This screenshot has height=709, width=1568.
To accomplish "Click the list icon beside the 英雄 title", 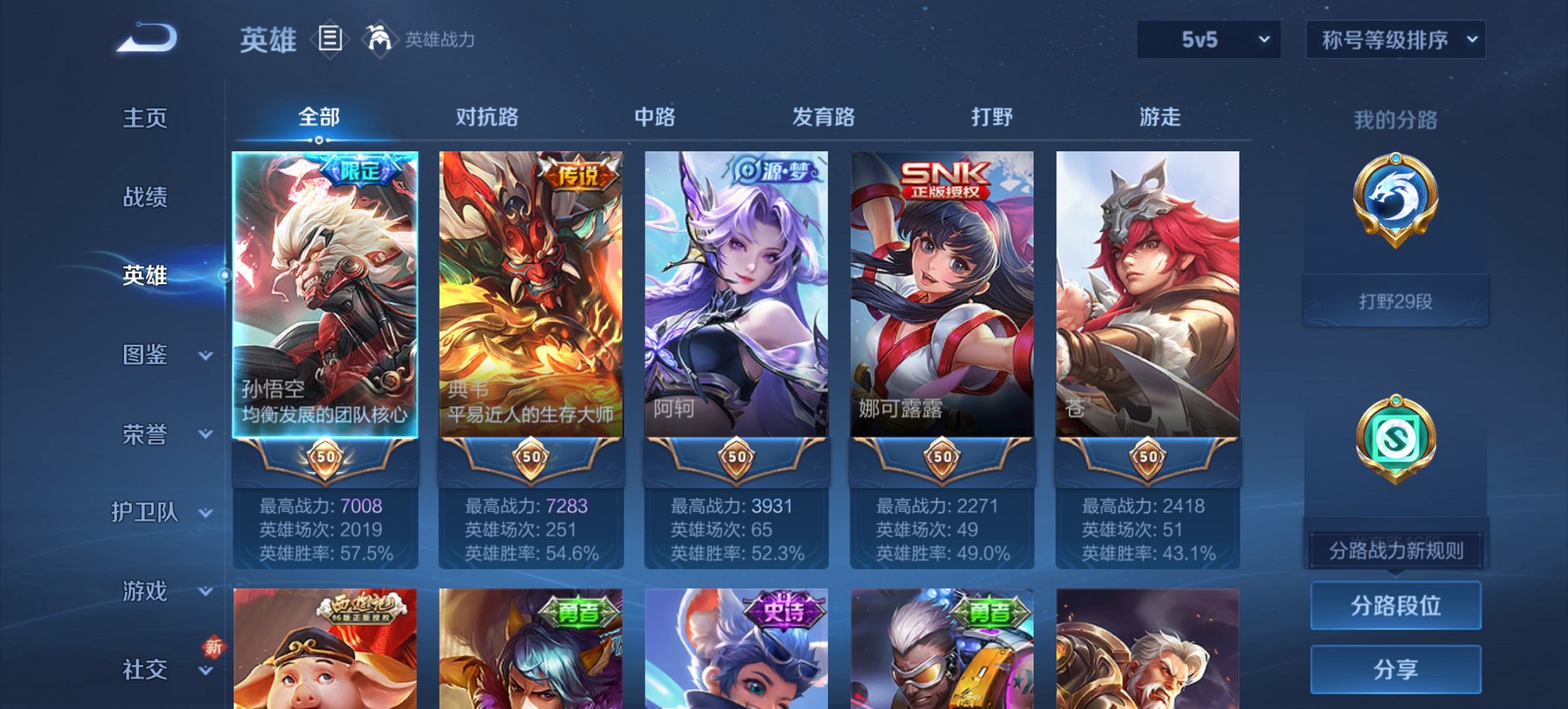I will click(330, 40).
